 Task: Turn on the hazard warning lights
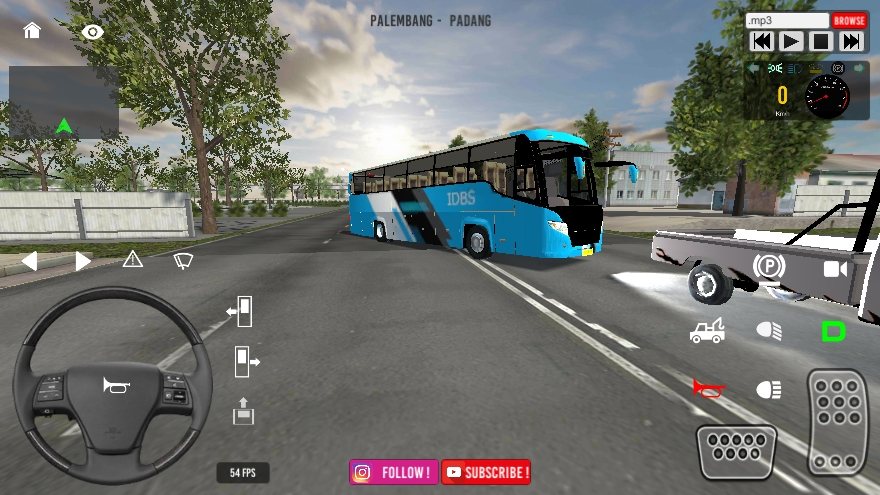tap(133, 260)
